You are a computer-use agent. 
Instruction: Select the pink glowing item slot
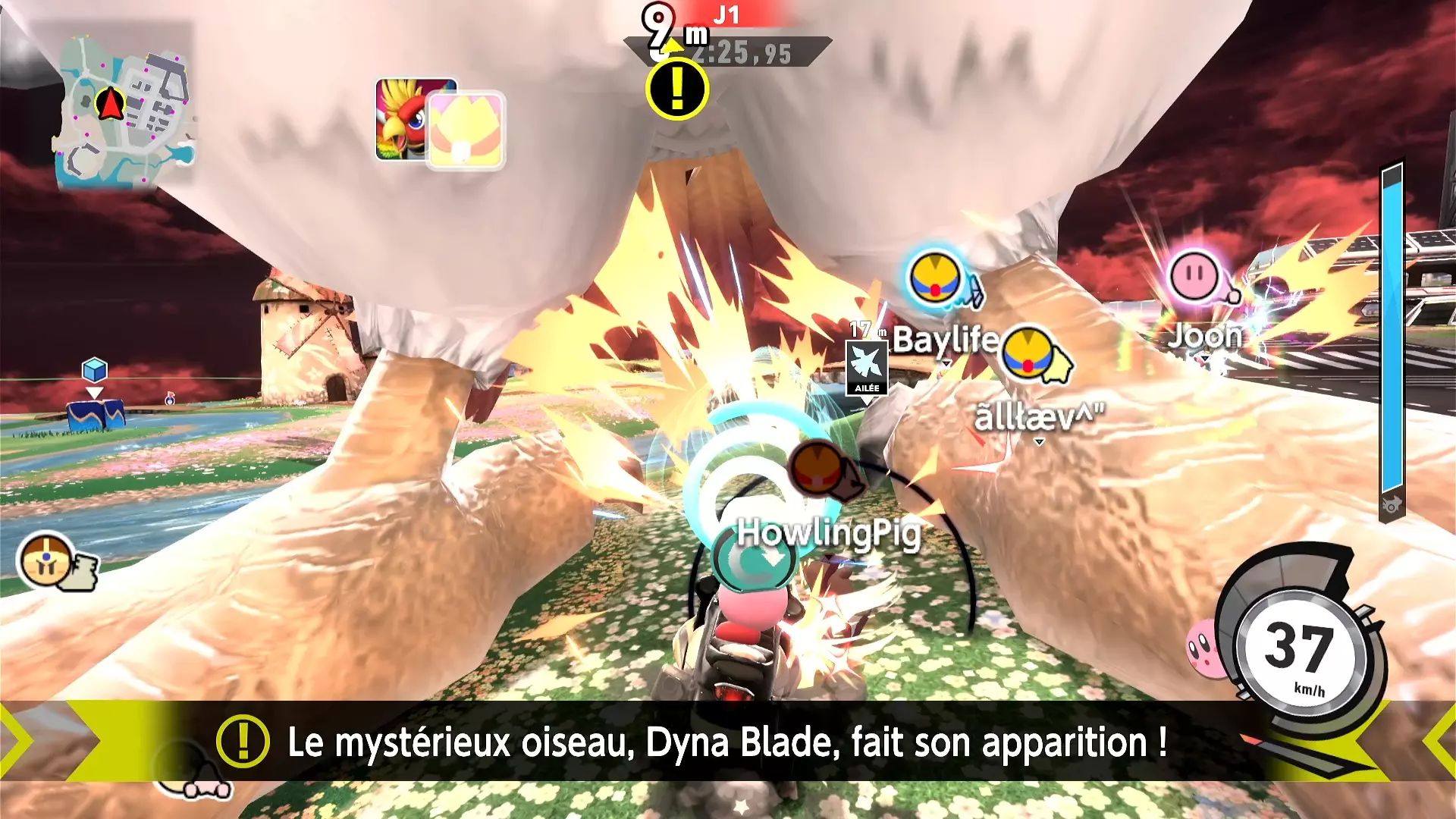coord(466,130)
